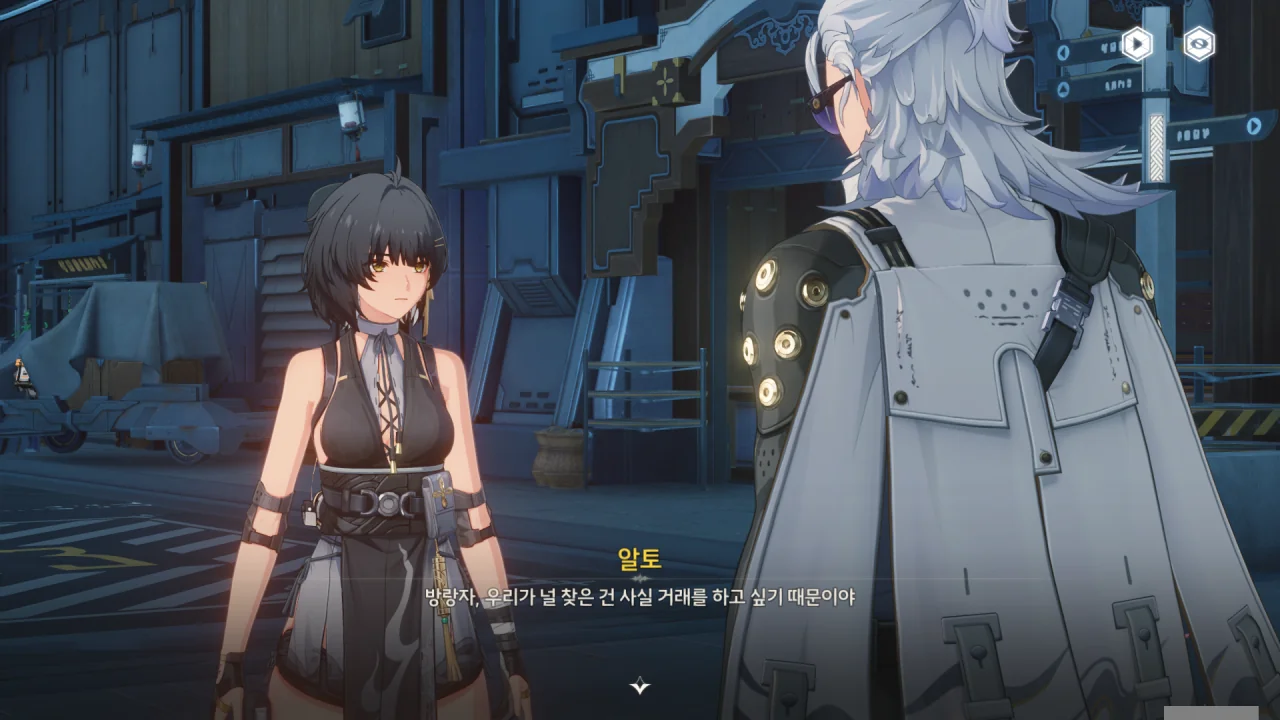1280x720 pixels.
Task: Advance dialogue using the bottom diamond indicator
Action: pos(640,686)
